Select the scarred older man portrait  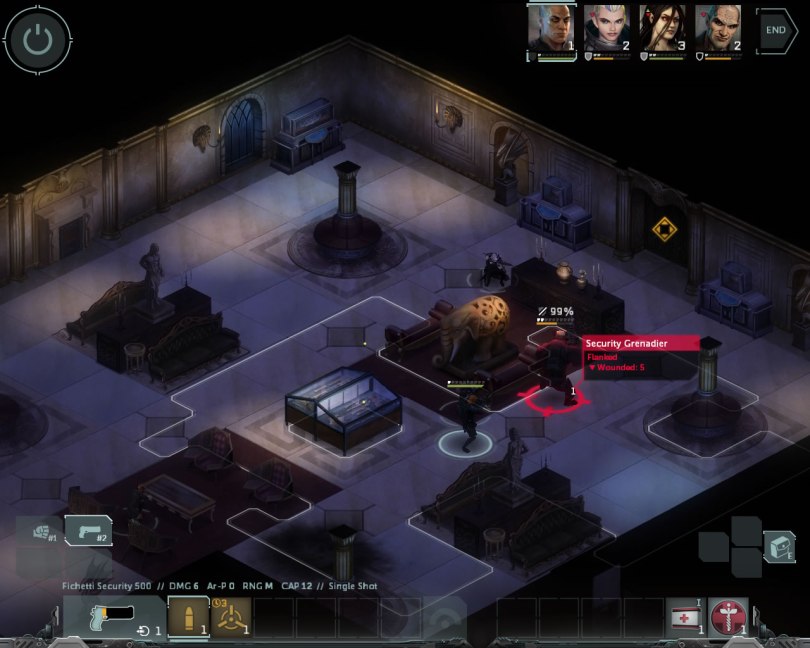pos(718,28)
